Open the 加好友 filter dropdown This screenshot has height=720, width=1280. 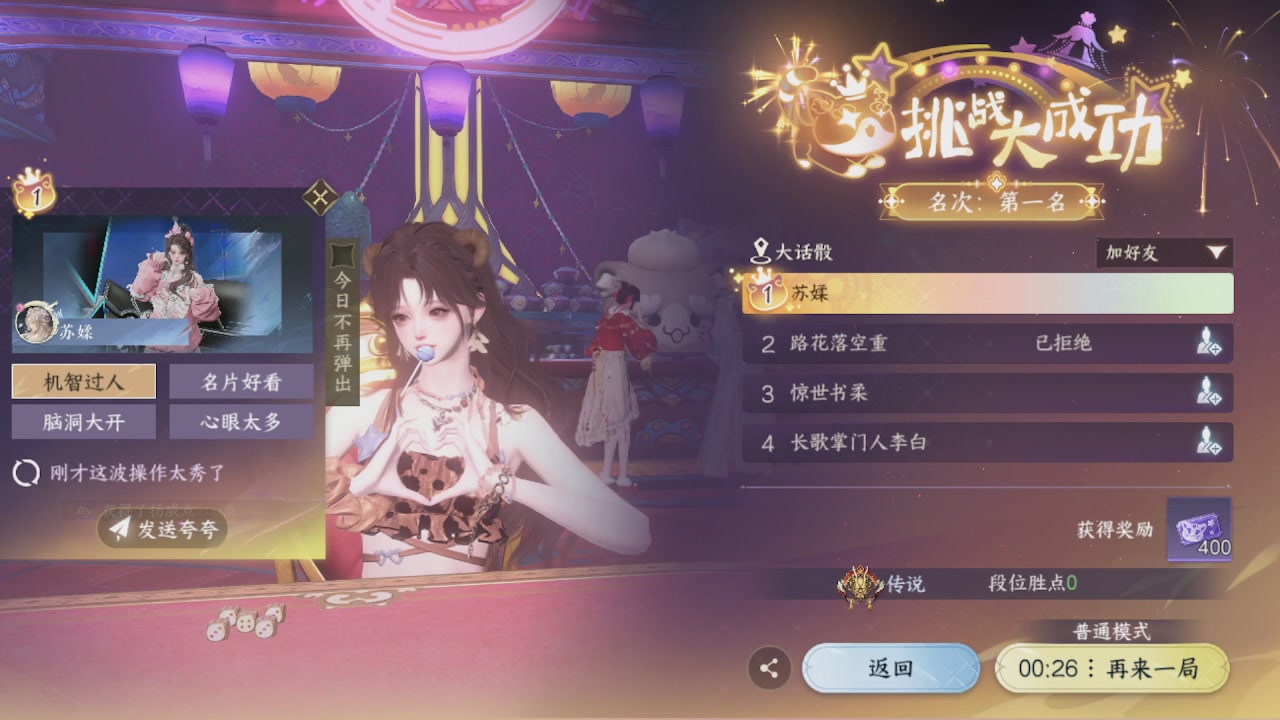click(x=1163, y=254)
